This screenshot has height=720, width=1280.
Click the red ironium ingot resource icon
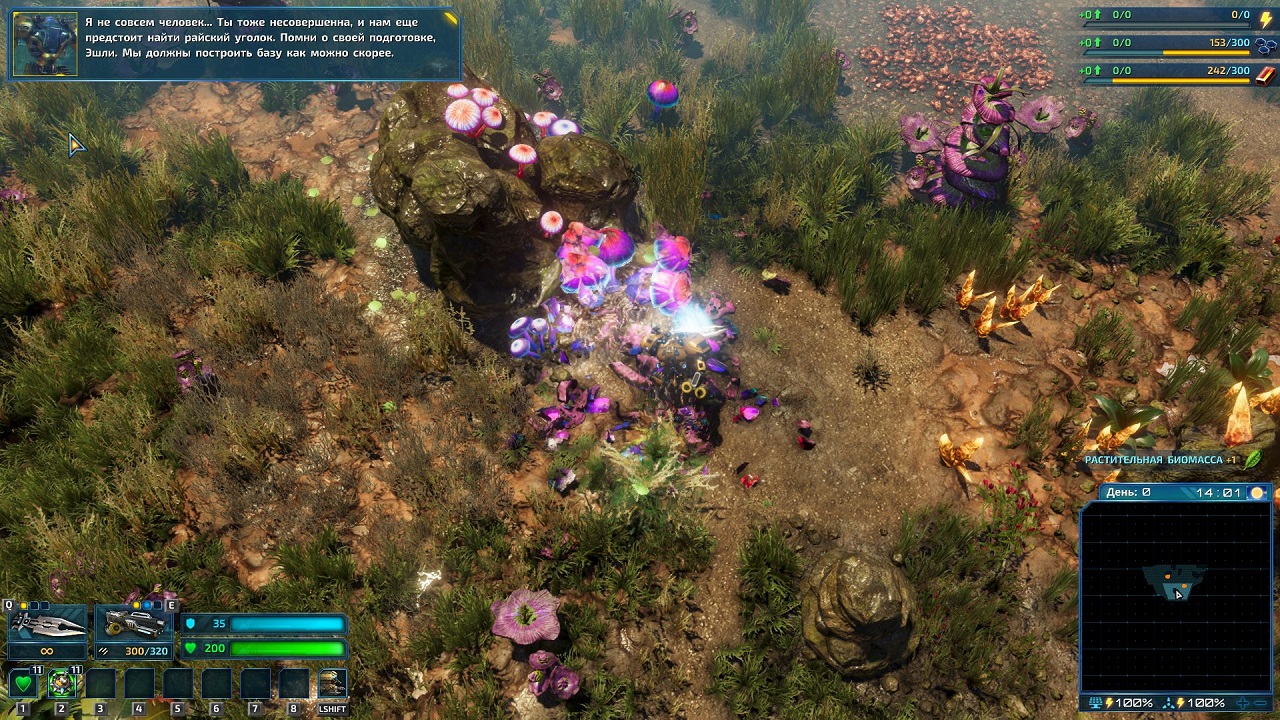coord(1265,73)
